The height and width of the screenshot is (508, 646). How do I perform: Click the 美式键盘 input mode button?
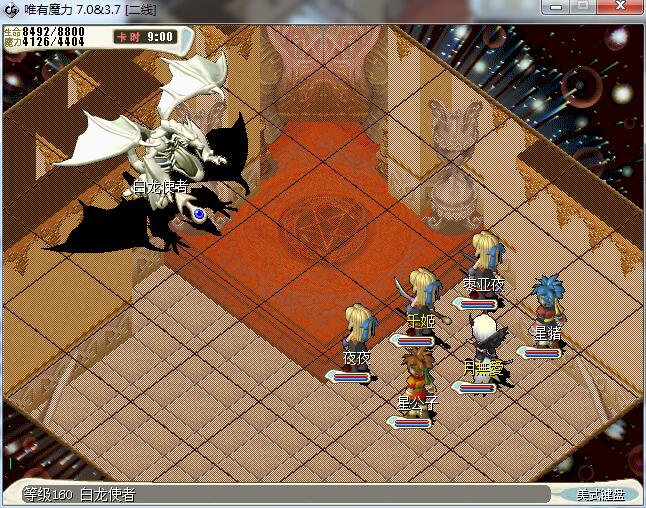[x=600, y=494]
